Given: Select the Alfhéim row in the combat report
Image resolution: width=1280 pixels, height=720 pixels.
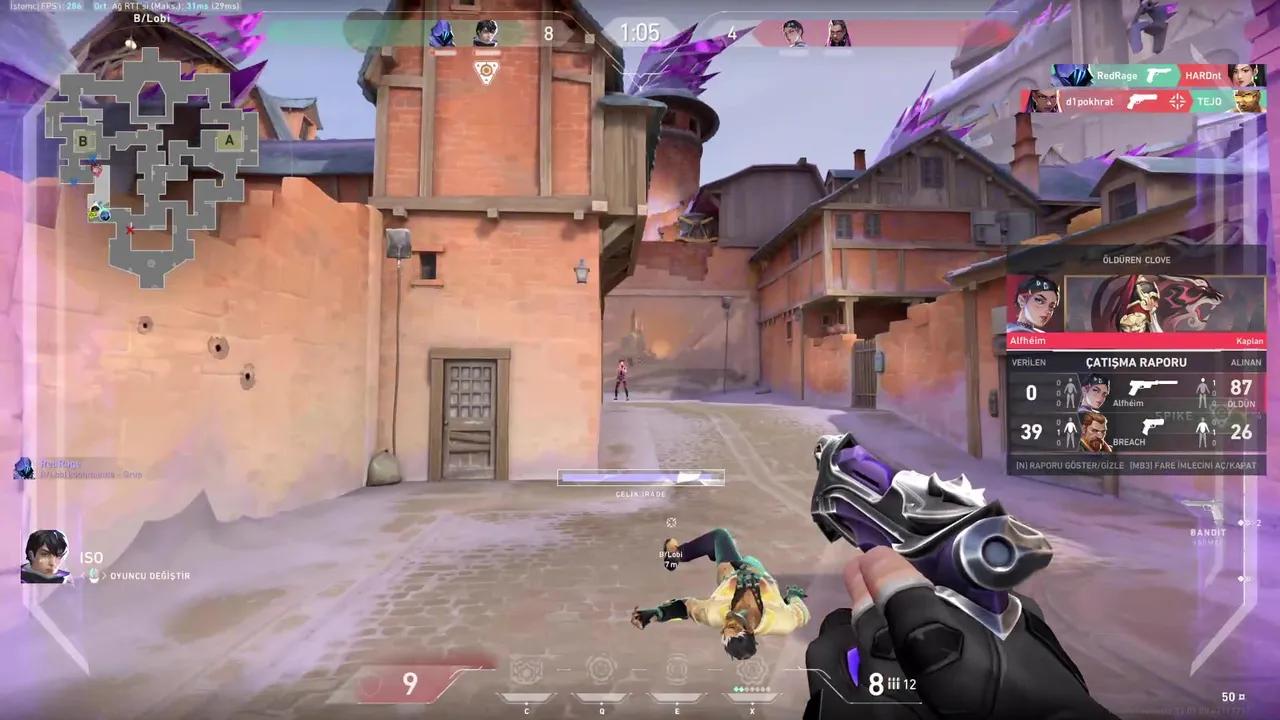Looking at the screenshot, I should click(1136, 393).
